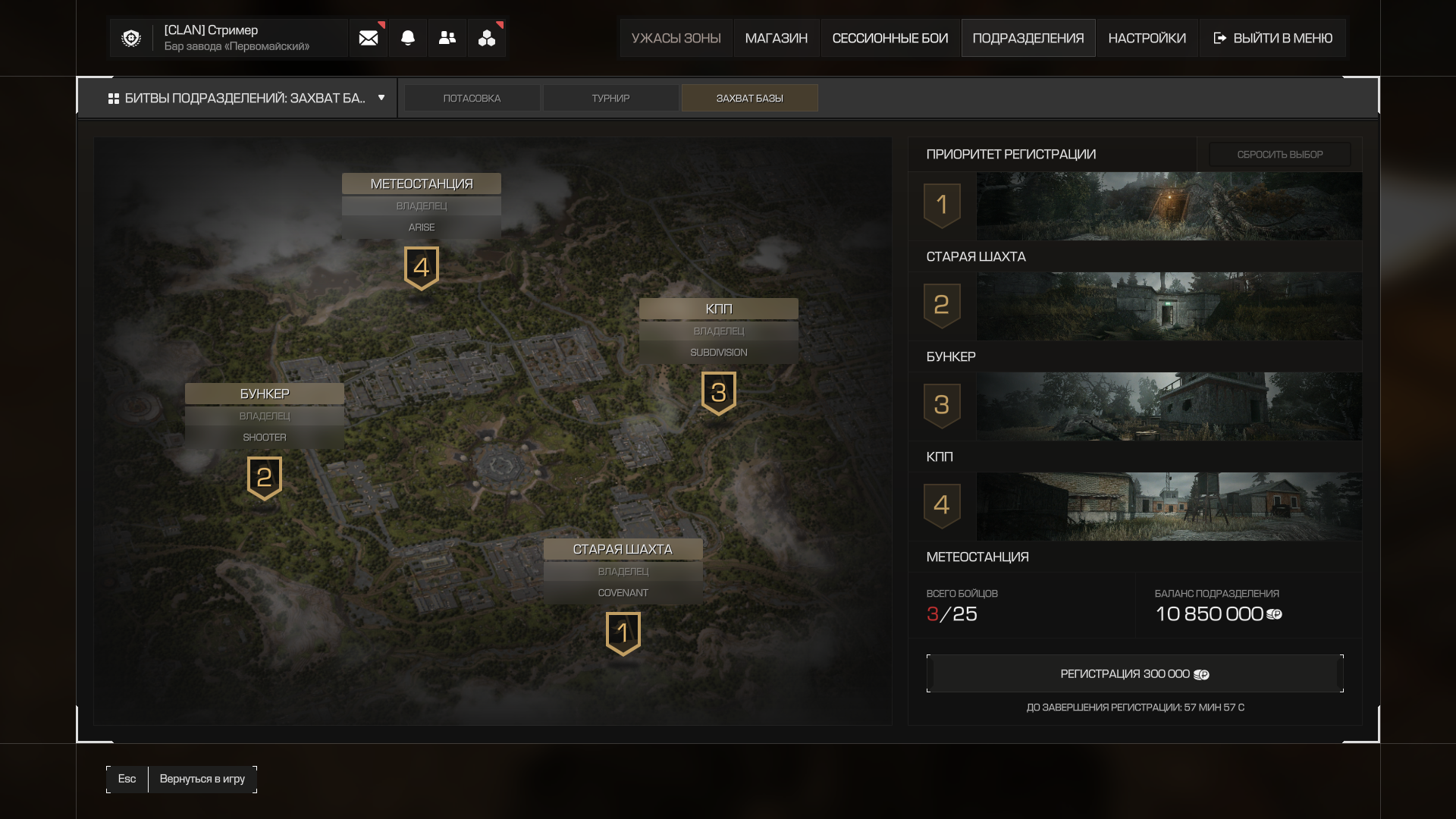Open СЕССИОННЫЕ БОИ section

pyautogui.click(x=890, y=38)
